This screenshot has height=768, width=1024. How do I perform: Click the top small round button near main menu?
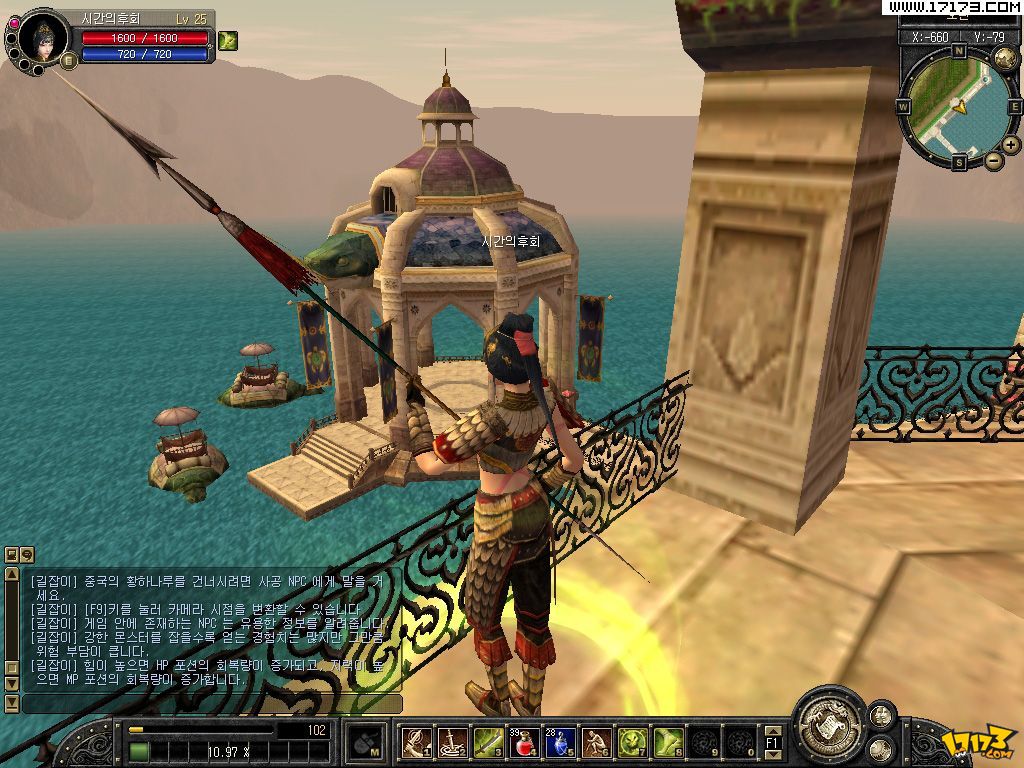coord(881,714)
